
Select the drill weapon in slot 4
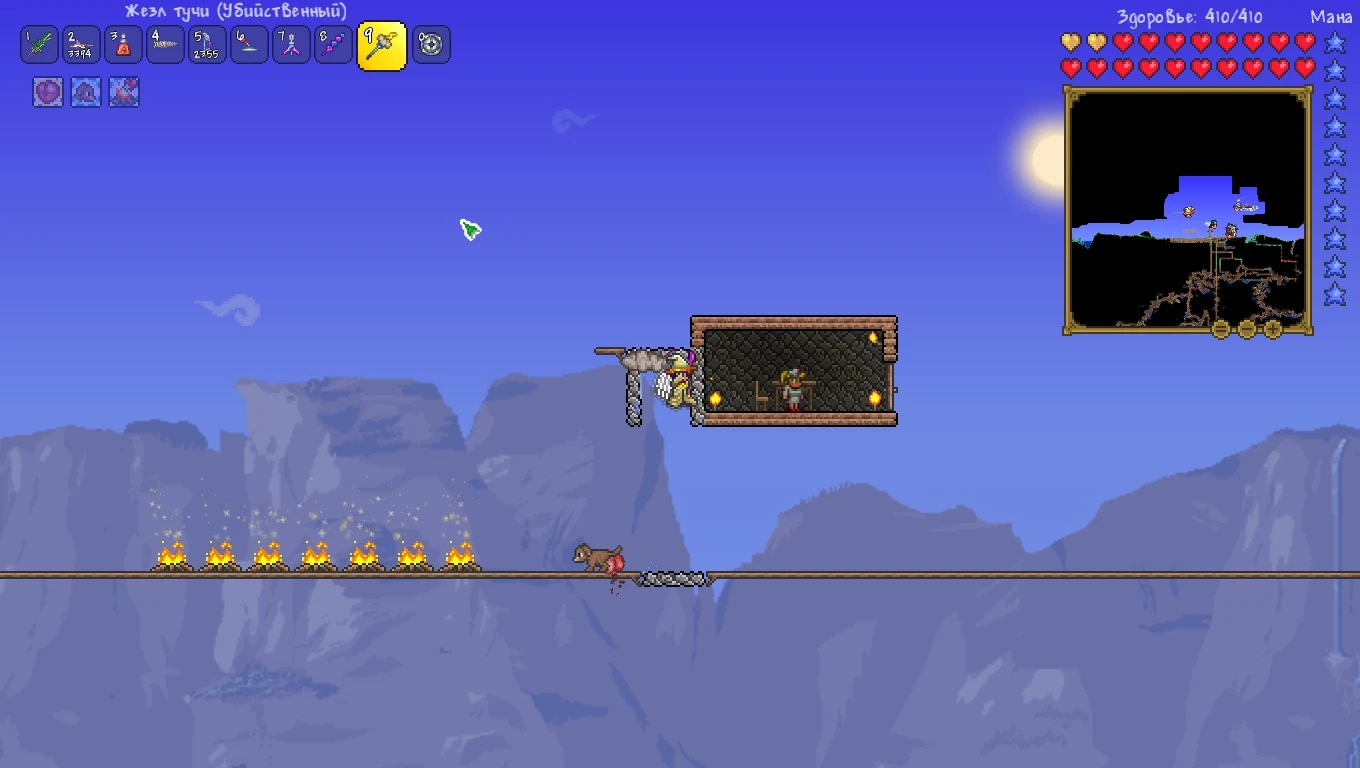coord(165,45)
